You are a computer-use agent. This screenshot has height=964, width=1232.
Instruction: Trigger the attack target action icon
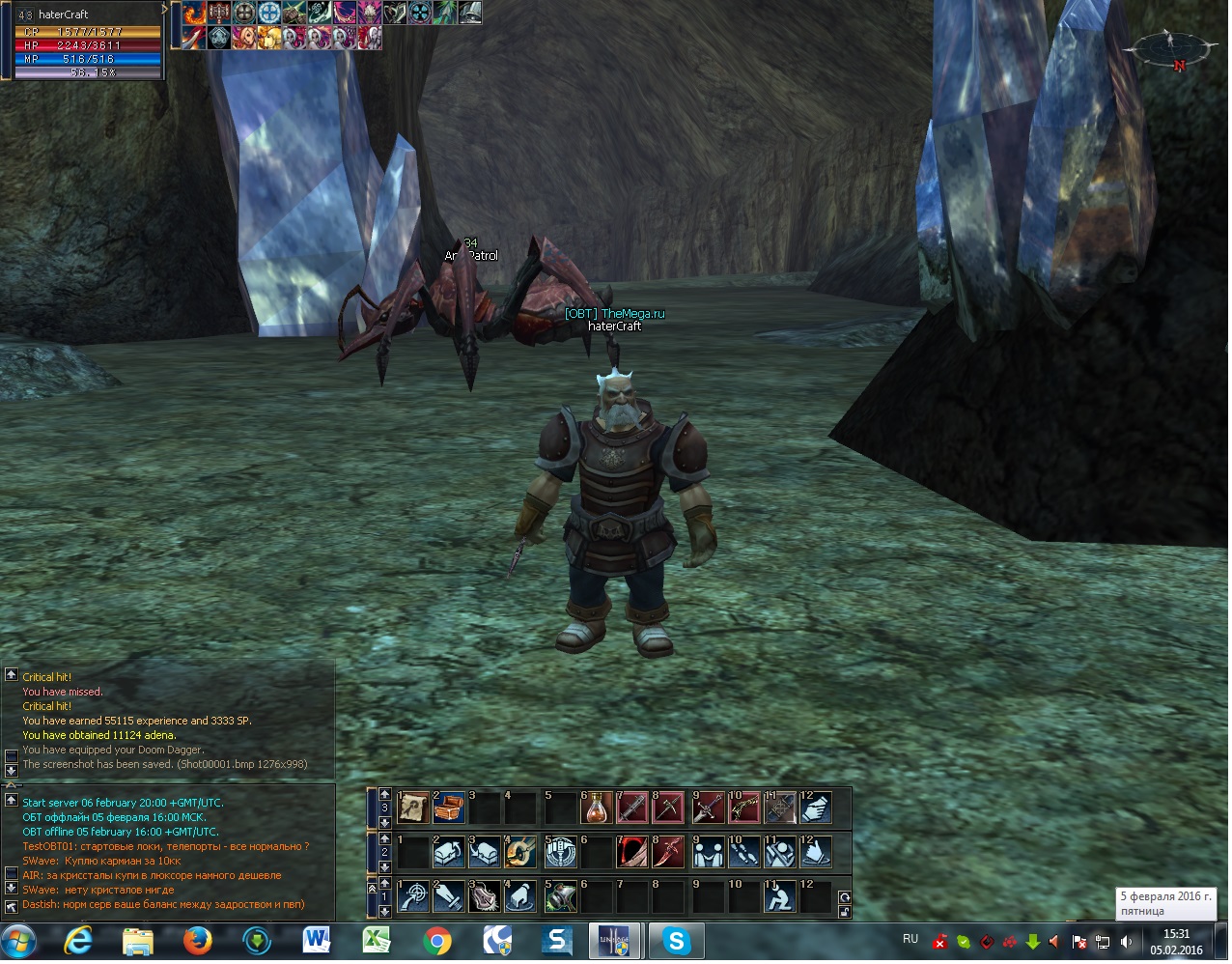pos(413,897)
